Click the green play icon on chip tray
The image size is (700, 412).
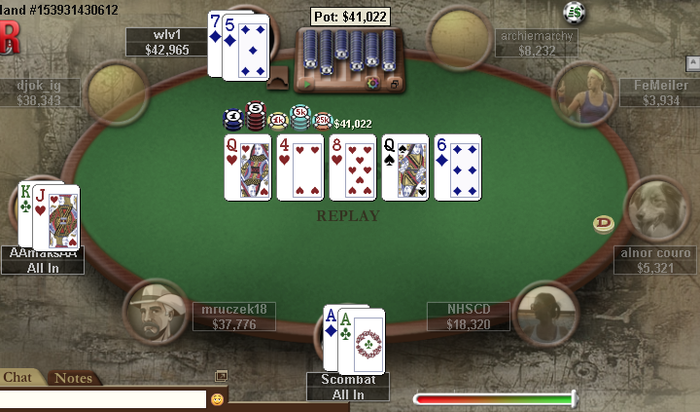[307, 85]
